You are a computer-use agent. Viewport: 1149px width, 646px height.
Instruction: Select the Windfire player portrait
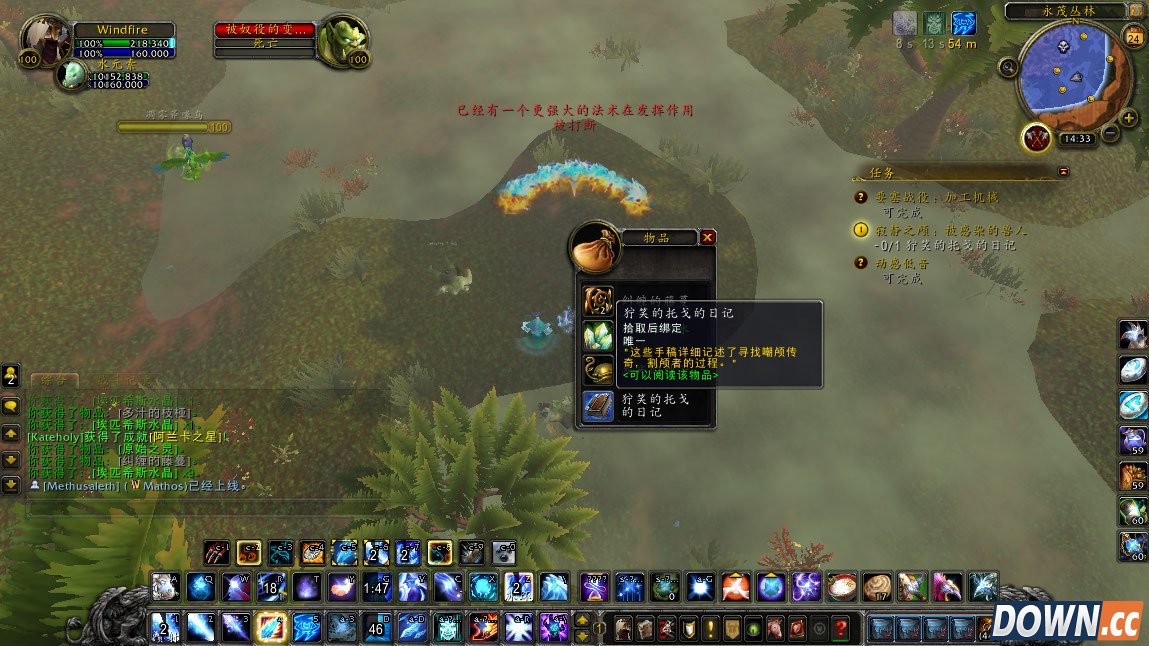[44, 42]
